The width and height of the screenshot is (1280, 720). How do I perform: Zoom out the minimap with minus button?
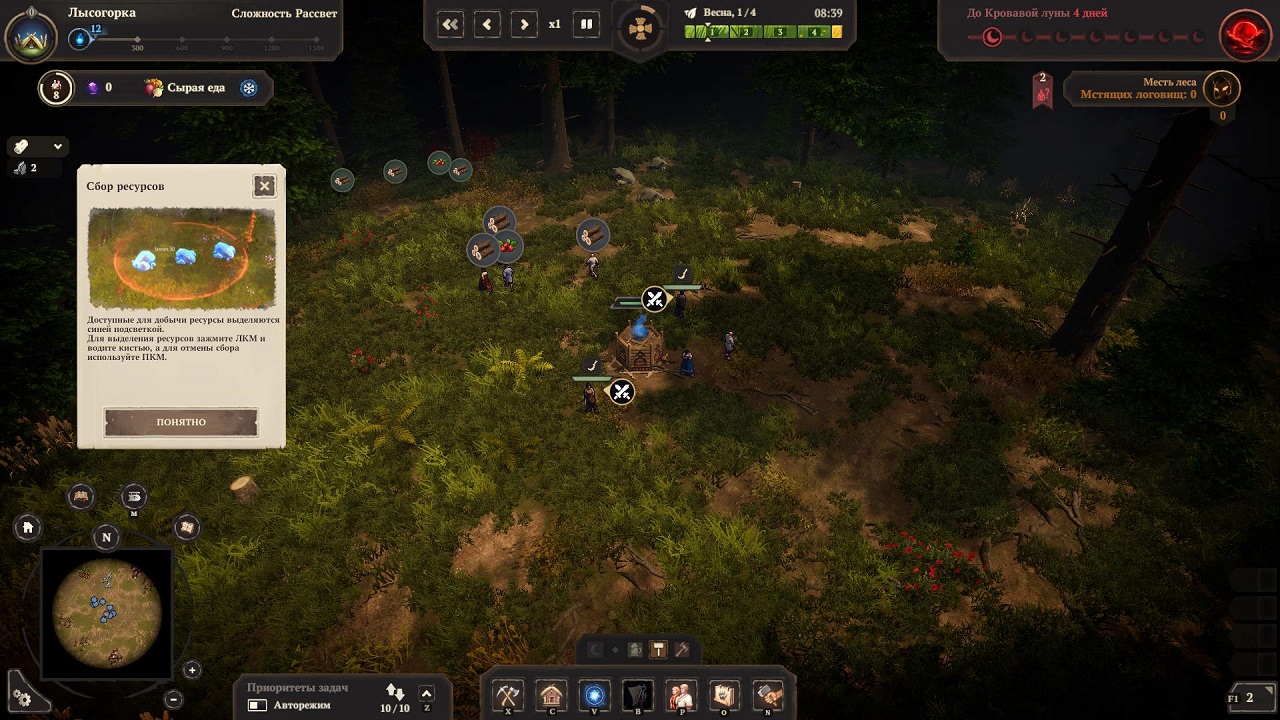pyautogui.click(x=173, y=700)
